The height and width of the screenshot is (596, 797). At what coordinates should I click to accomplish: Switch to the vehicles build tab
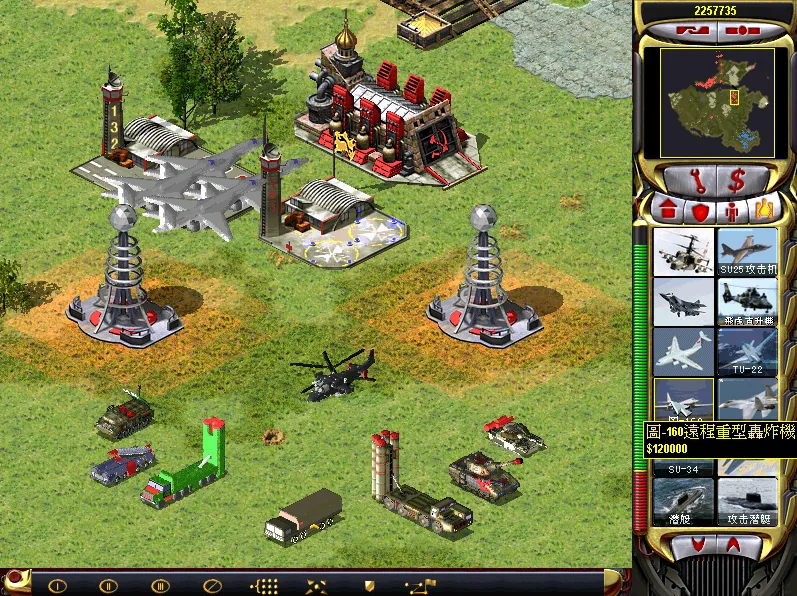pos(764,210)
